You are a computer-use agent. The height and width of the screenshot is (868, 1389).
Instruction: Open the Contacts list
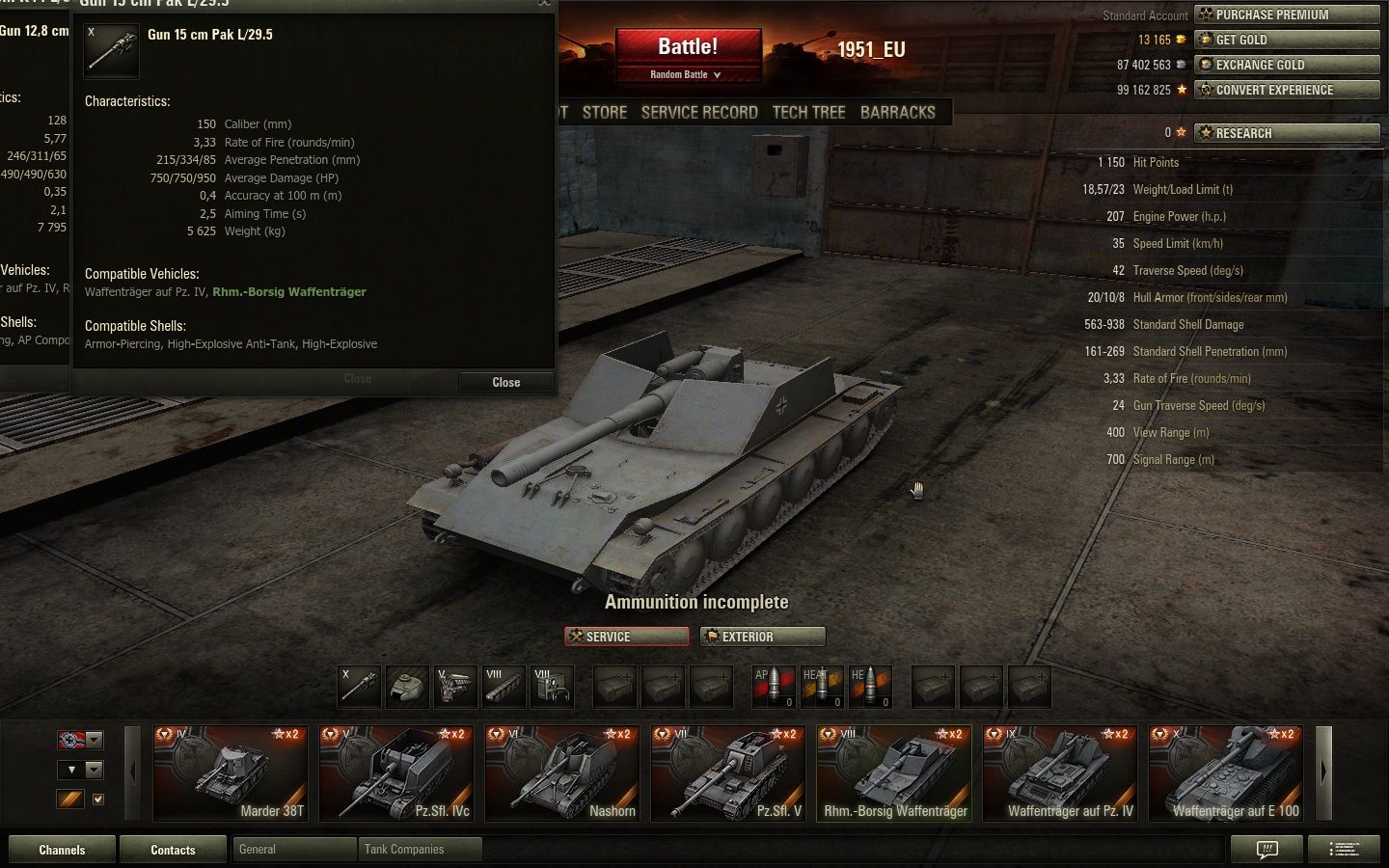pyautogui.click(x=173, y=850)
